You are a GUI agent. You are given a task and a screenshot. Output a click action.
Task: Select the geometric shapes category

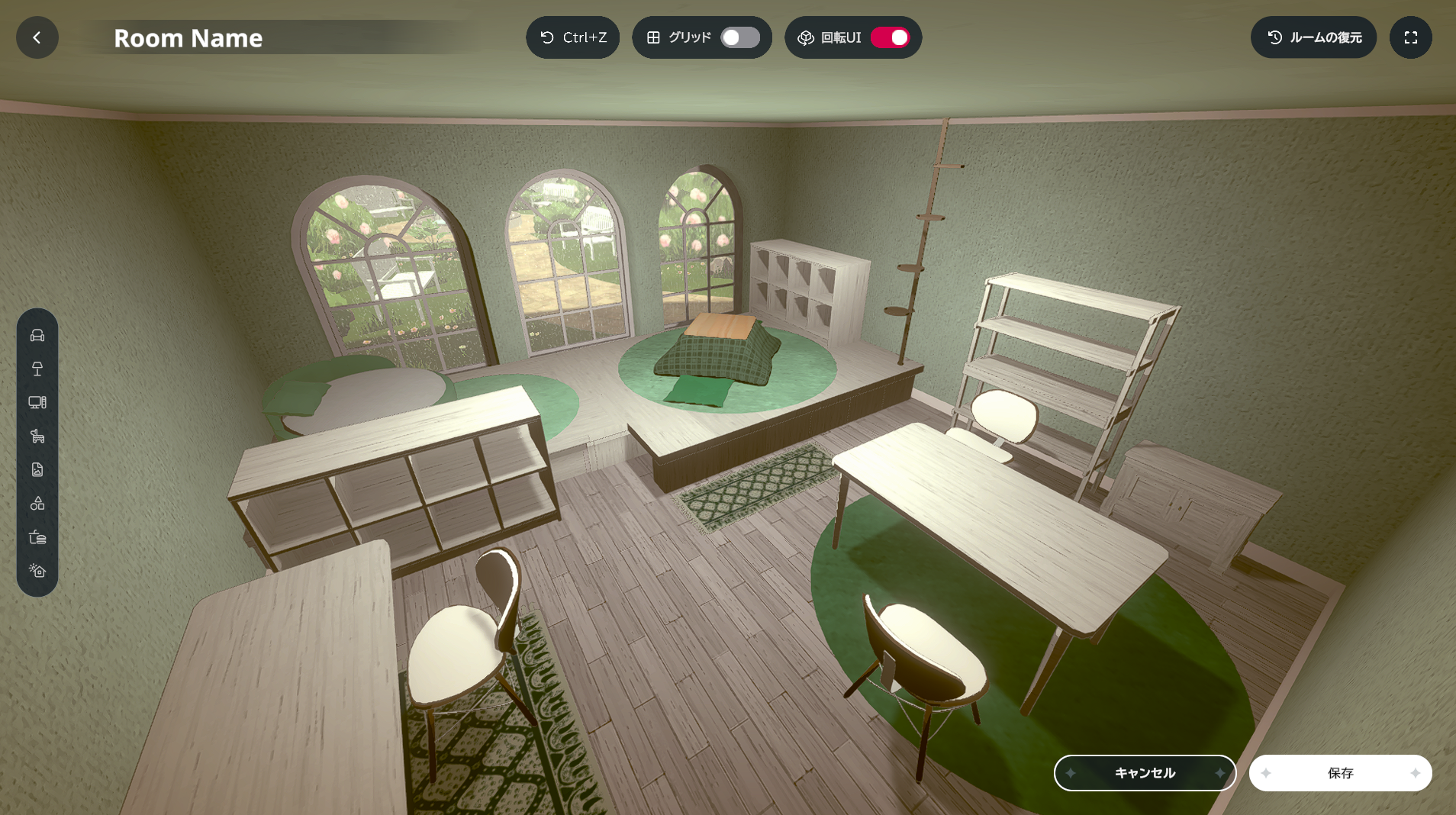coord(37,504)
